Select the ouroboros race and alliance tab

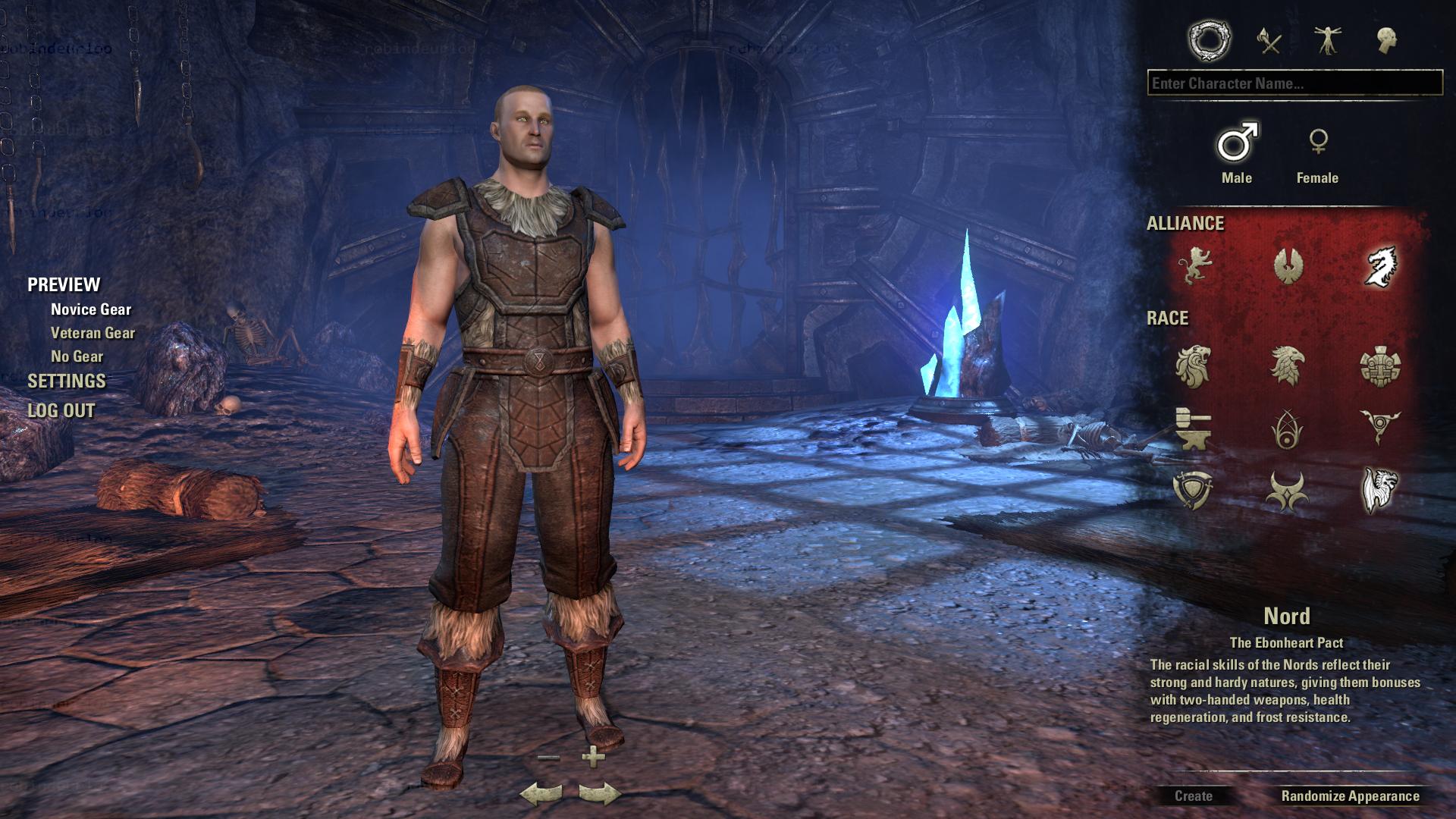[x=1209, y=40]
